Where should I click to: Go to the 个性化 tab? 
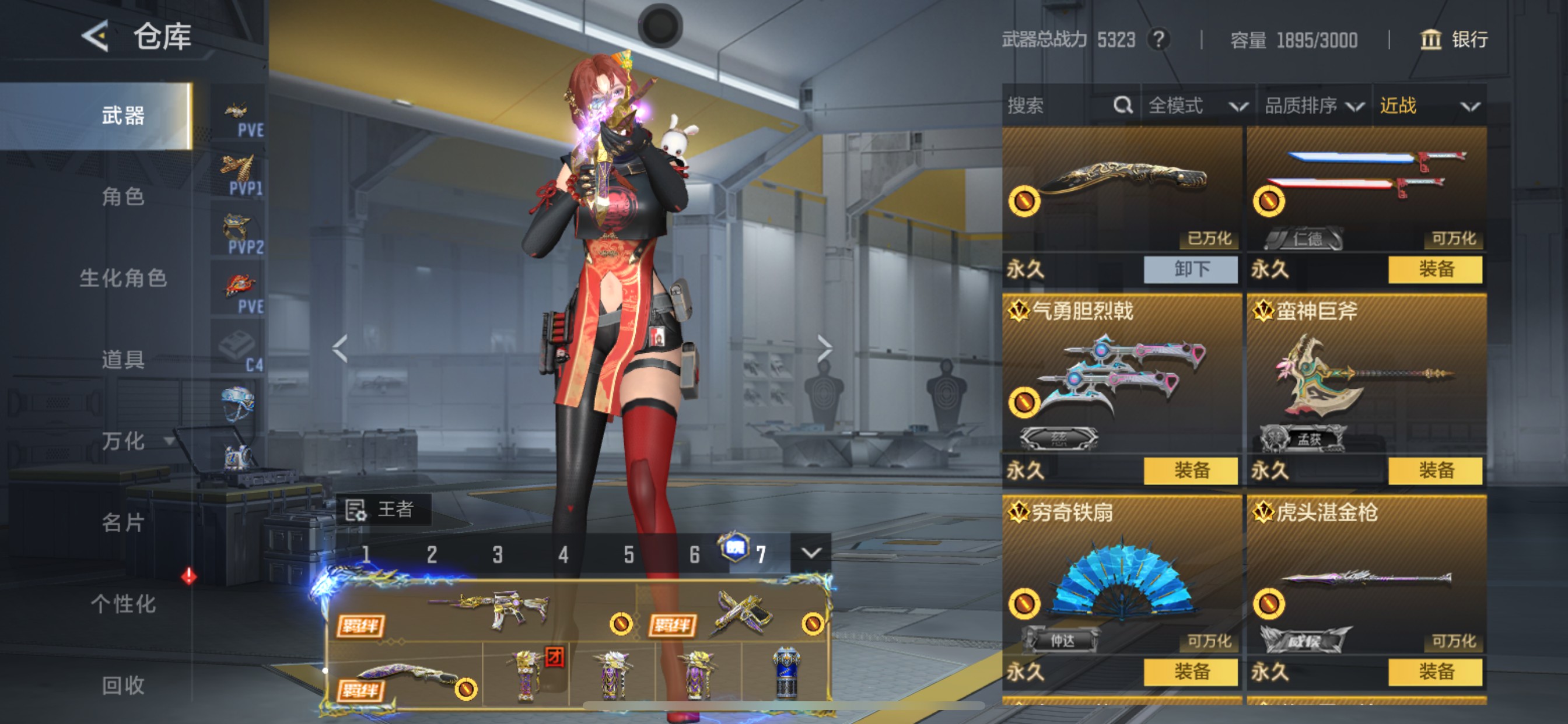pos(123,603)
